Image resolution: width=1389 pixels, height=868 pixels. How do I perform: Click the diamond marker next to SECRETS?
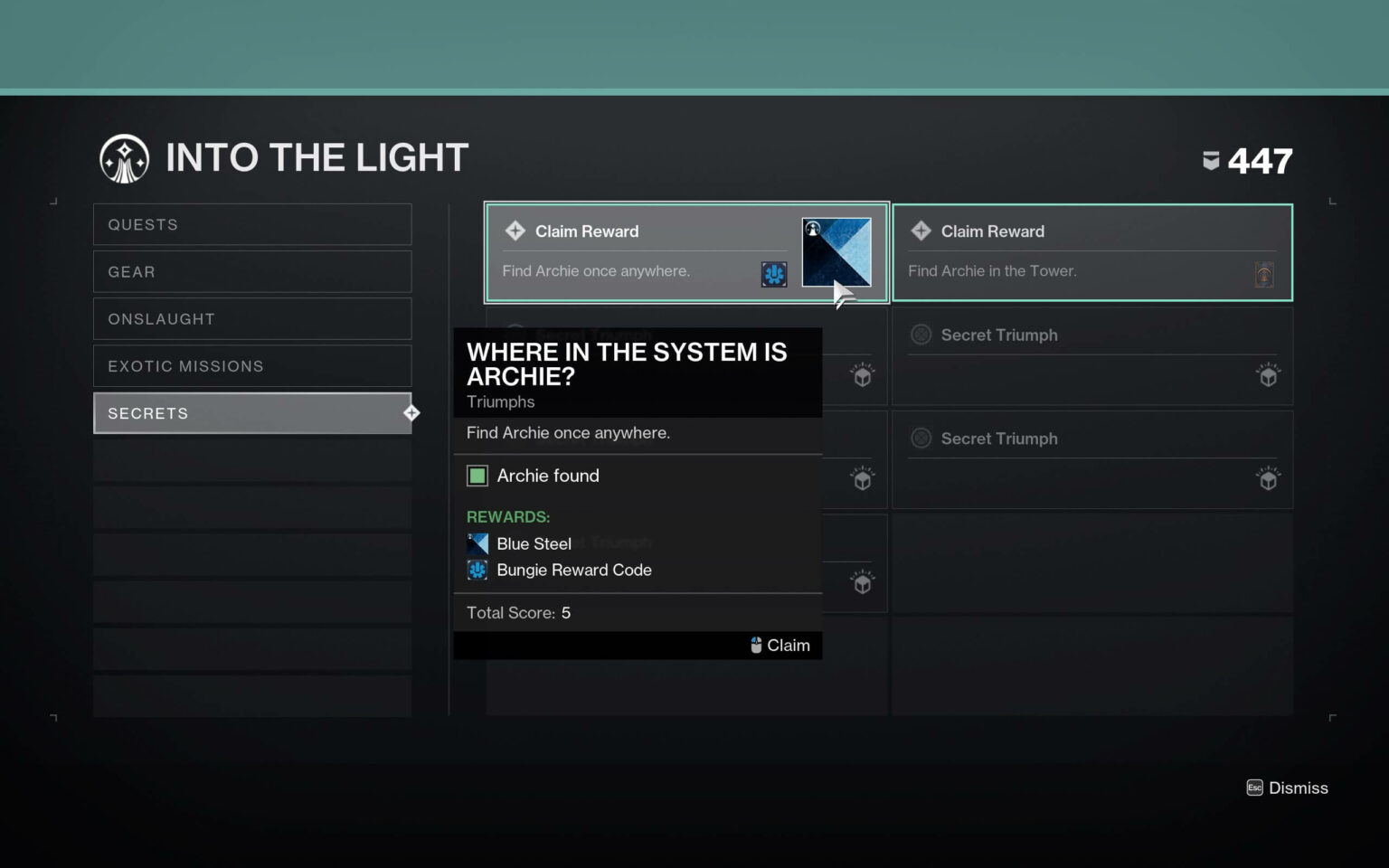click(411, 412)
